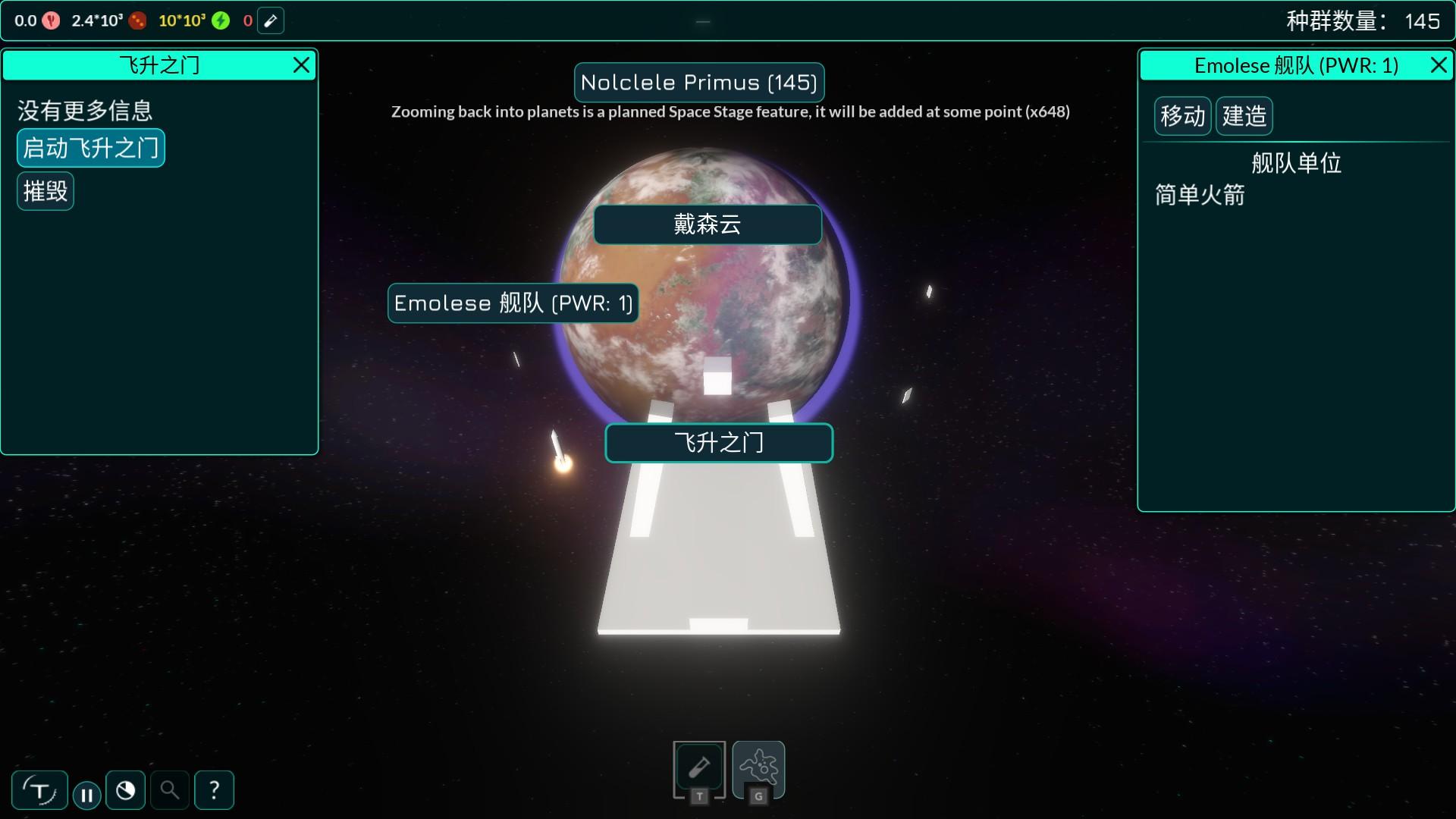Close the 飞升之门 info panel
Image resolution: width=1456 pixels, height=819 pixels.
click(x=301, y=66)
